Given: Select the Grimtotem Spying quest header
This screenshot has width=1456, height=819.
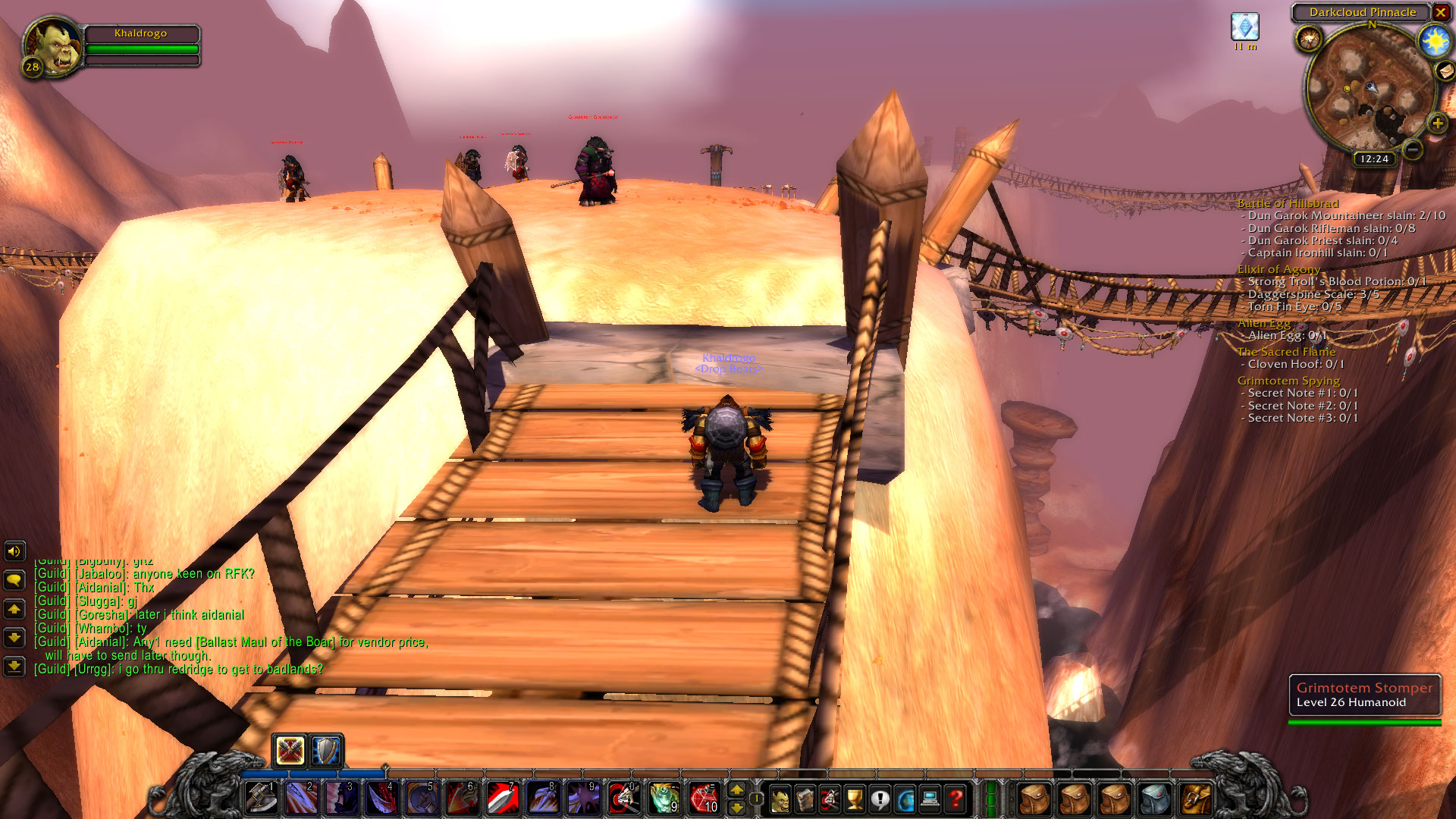Looking at the screenshot, I should coord(1288,380).
